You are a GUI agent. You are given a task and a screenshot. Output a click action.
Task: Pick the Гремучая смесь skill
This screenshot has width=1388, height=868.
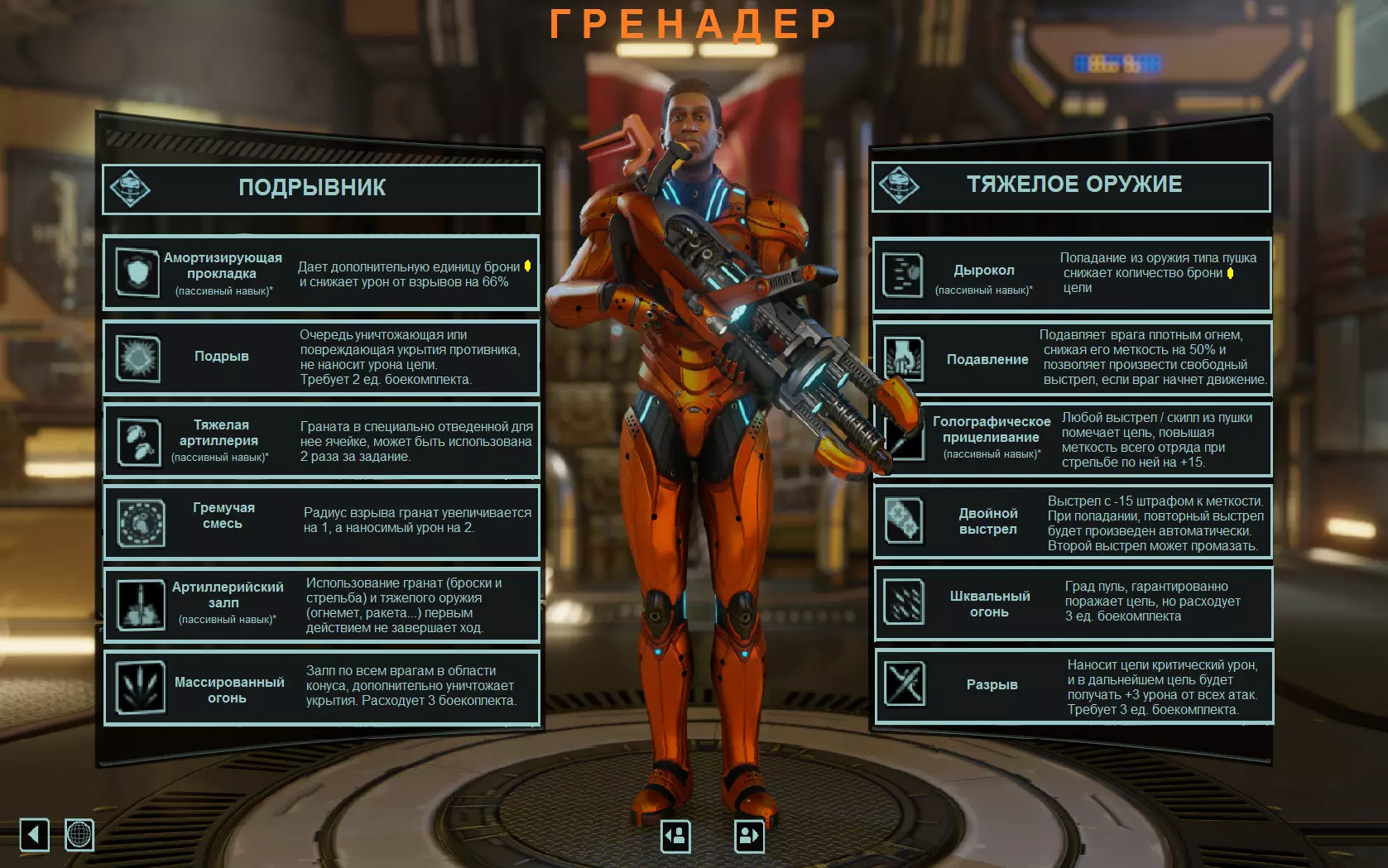point(321,522)
